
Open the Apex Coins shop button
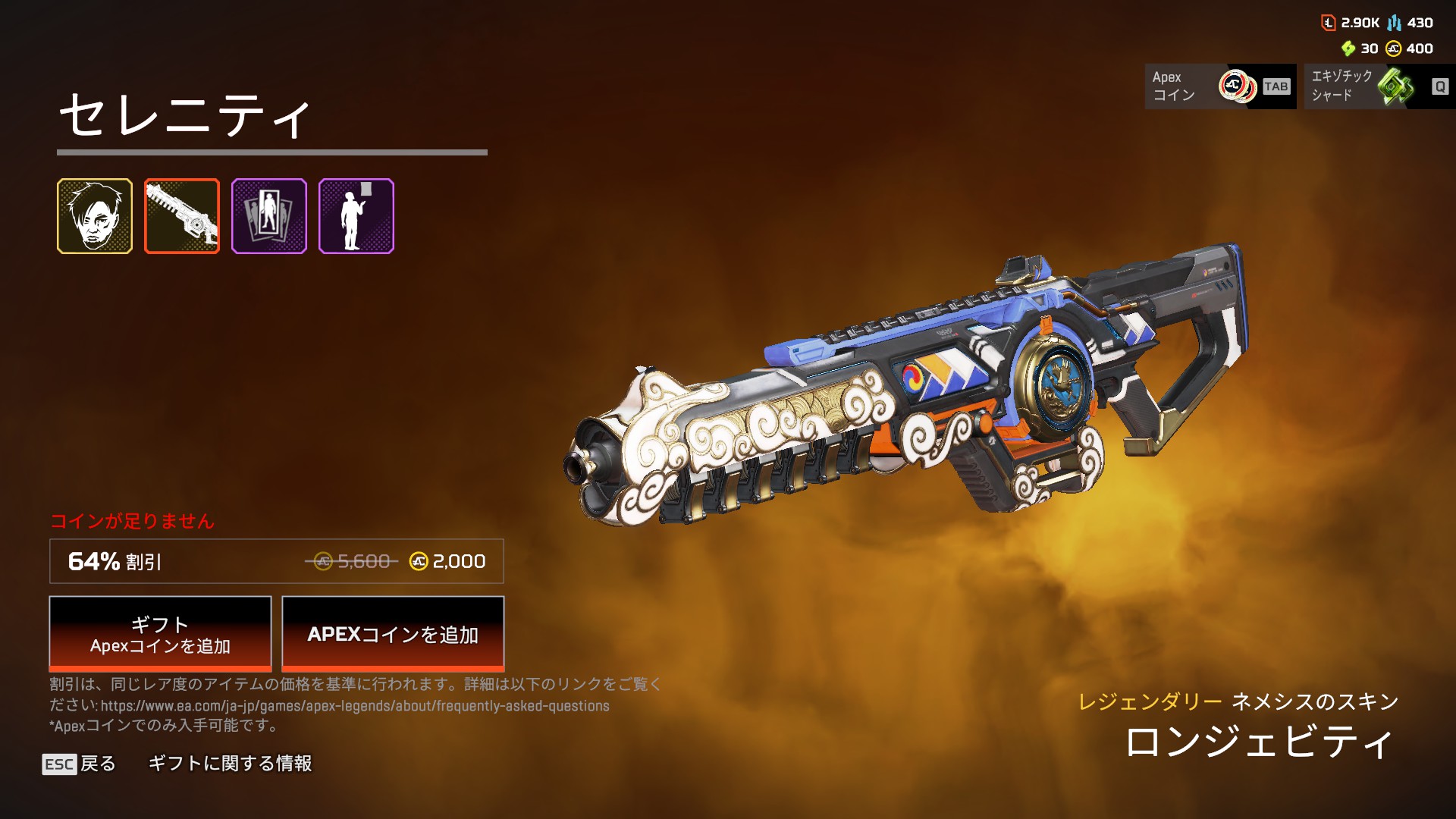pos(1220,86)
